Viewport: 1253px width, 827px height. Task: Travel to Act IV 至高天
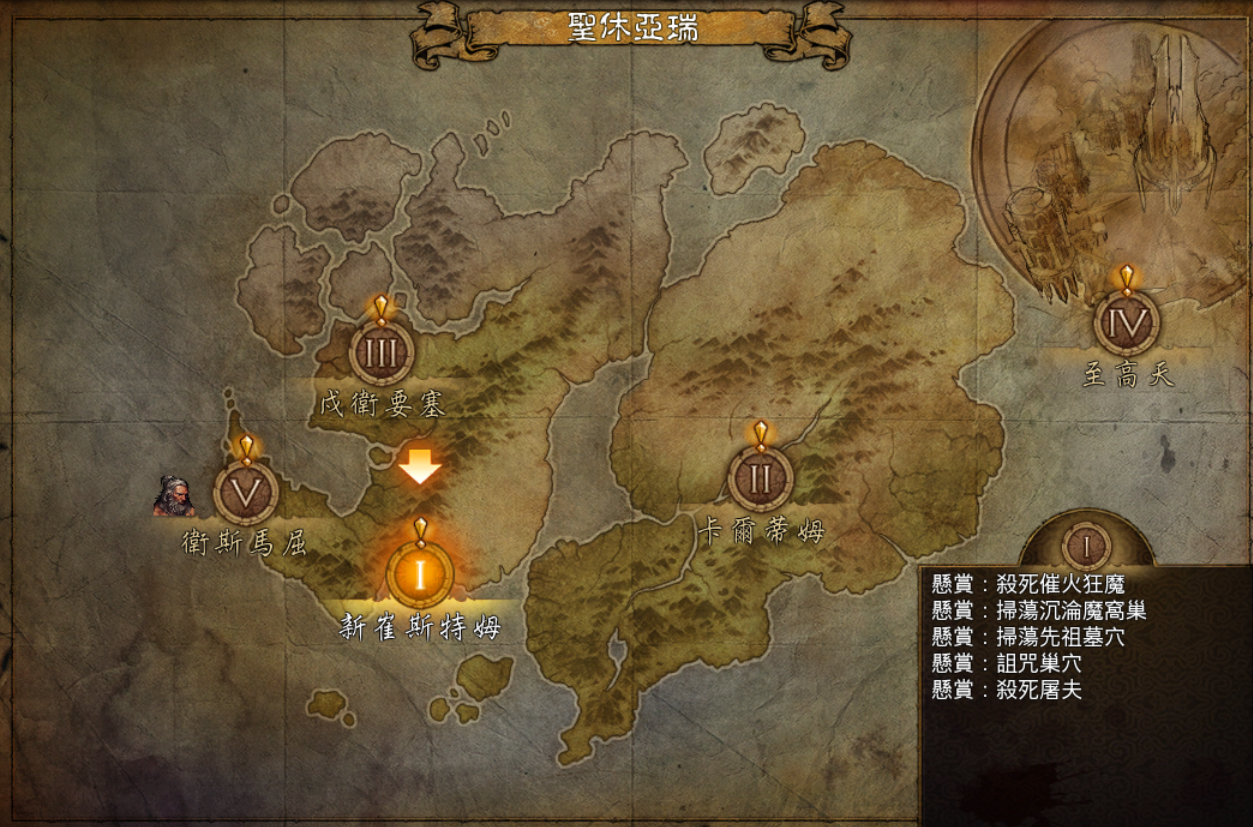pyautogui.click(x=1127, y=323)
